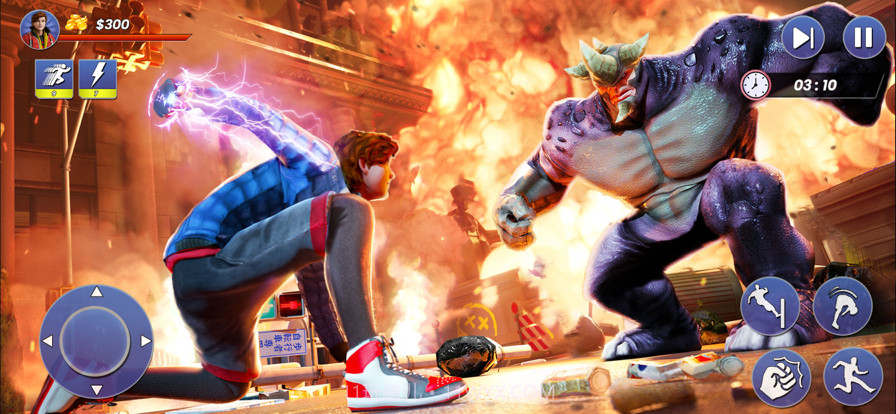Tap the player portrait avatar
Screen dimensions: 896x414
(40, 29)
